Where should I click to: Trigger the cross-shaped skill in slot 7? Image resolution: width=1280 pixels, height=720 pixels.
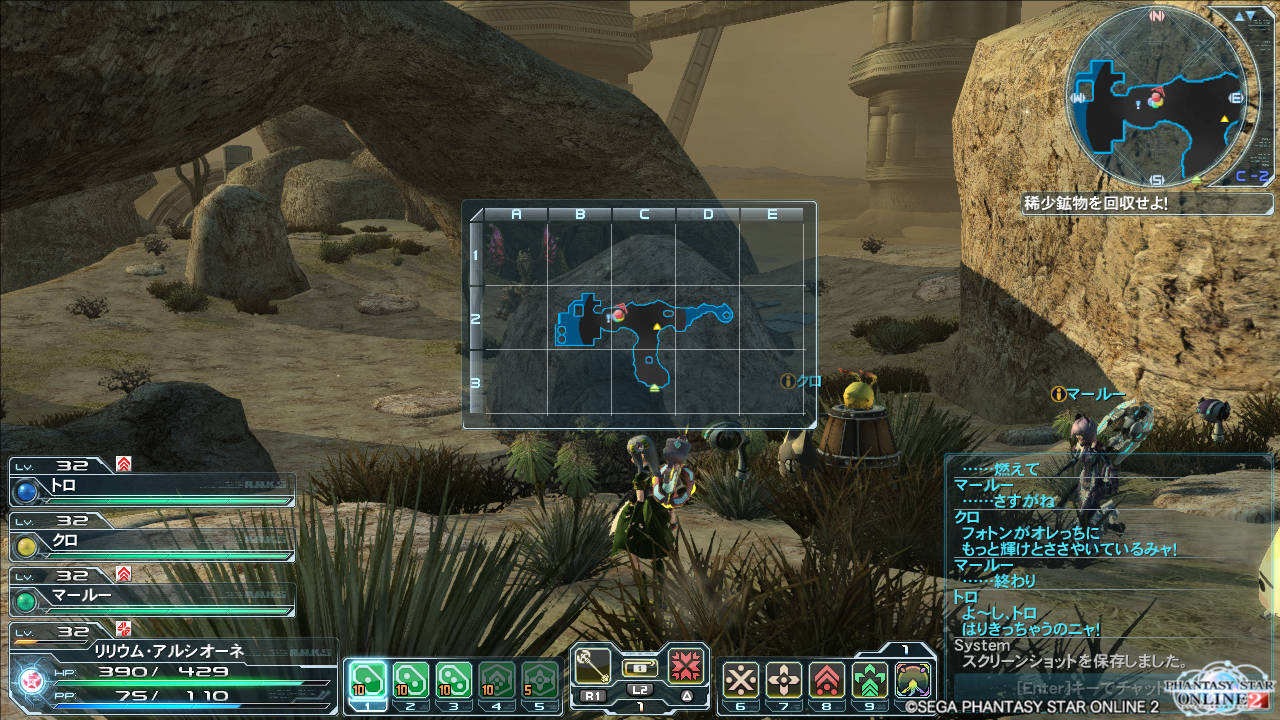point(784,680)
